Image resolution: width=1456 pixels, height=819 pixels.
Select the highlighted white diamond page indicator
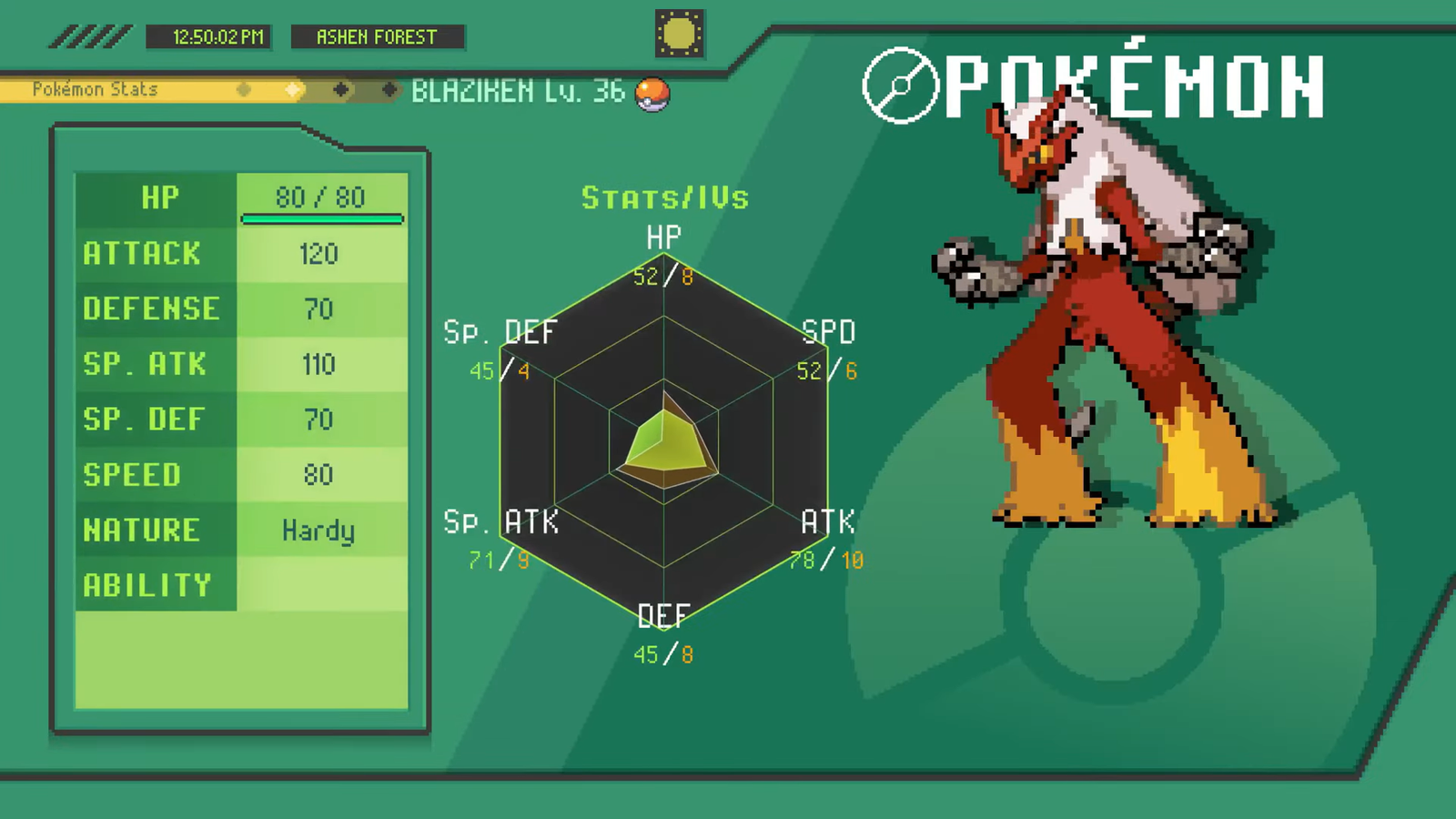[292, 90]
